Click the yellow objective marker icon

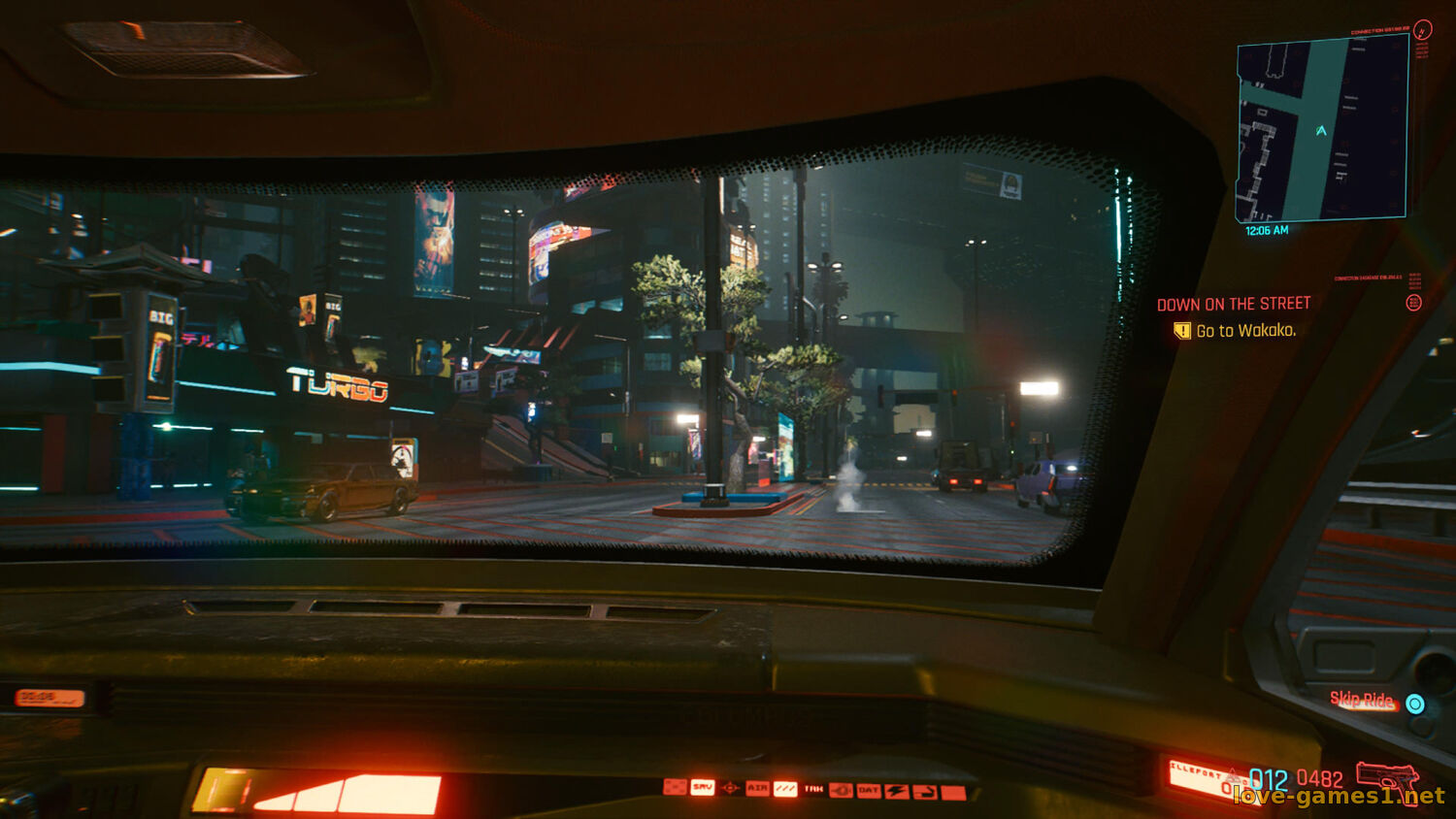(x=1181, y=331)
